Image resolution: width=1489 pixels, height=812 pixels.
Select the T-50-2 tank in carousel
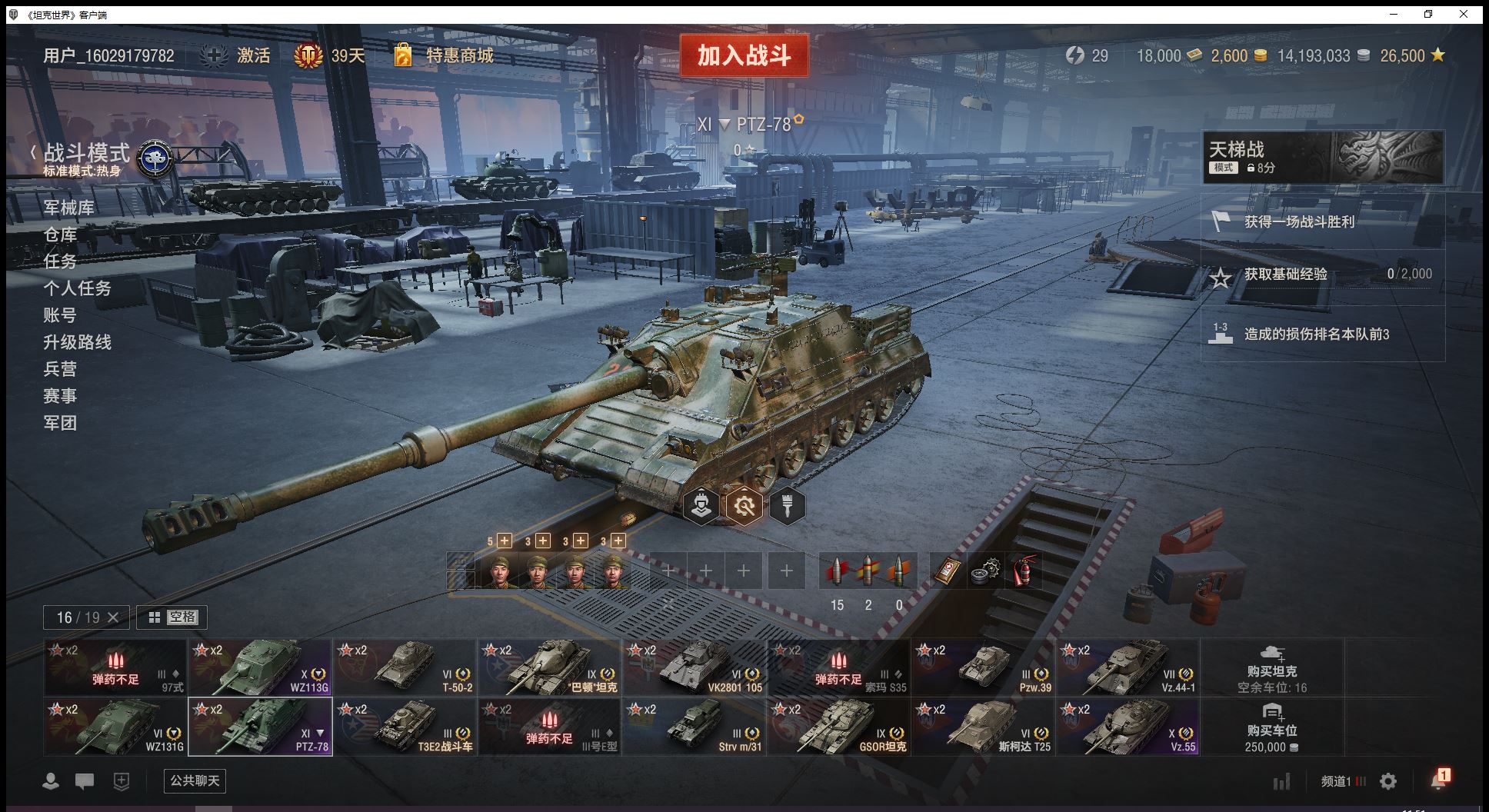tap(405, 667)
